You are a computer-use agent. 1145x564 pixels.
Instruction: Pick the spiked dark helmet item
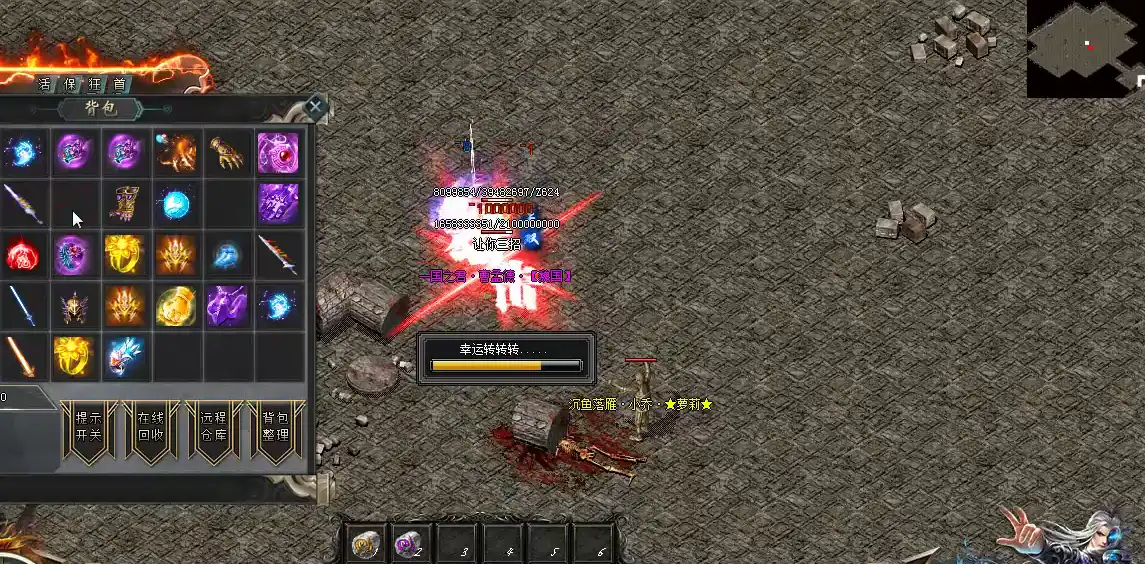click(x=74, y=306)
